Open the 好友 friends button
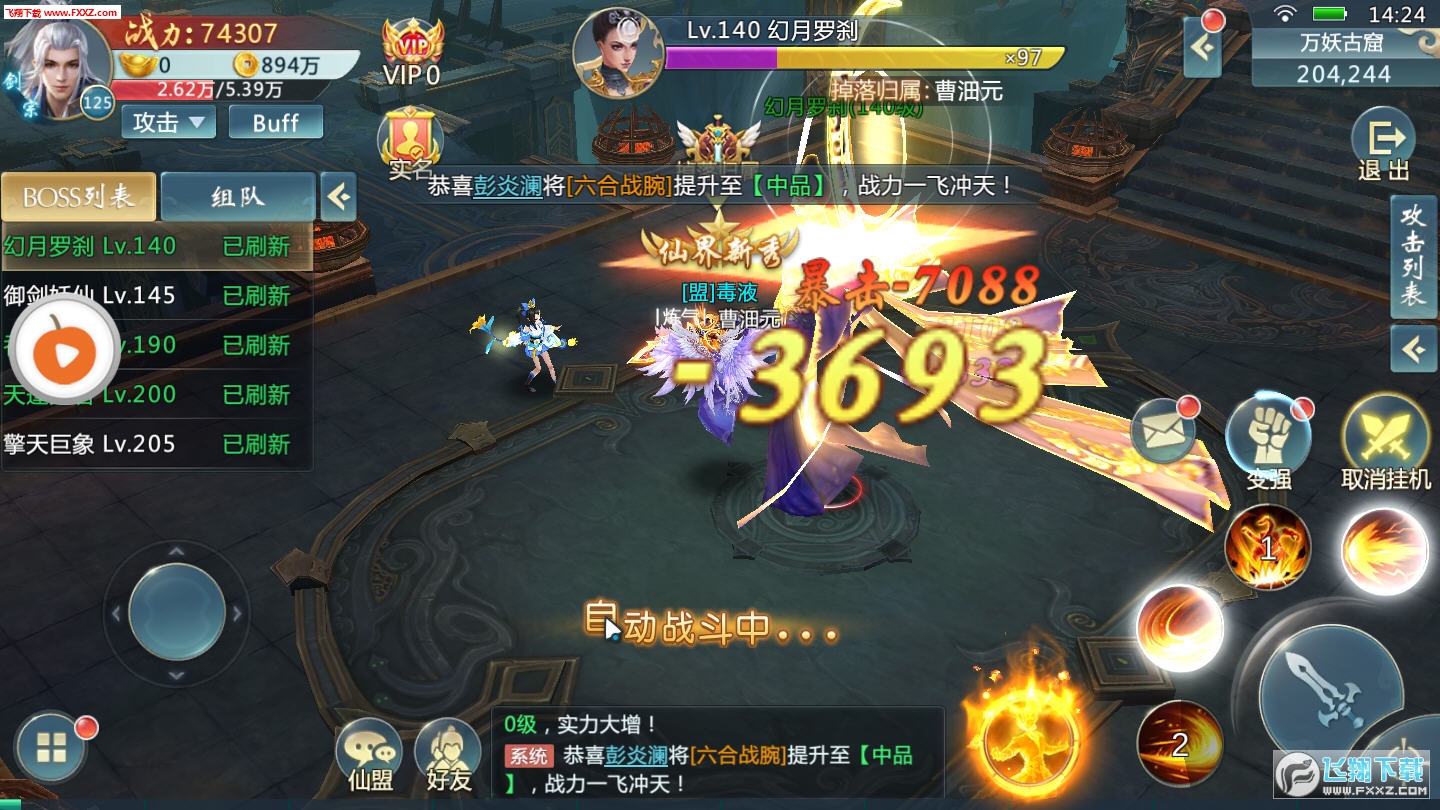 tap(448, 755)
